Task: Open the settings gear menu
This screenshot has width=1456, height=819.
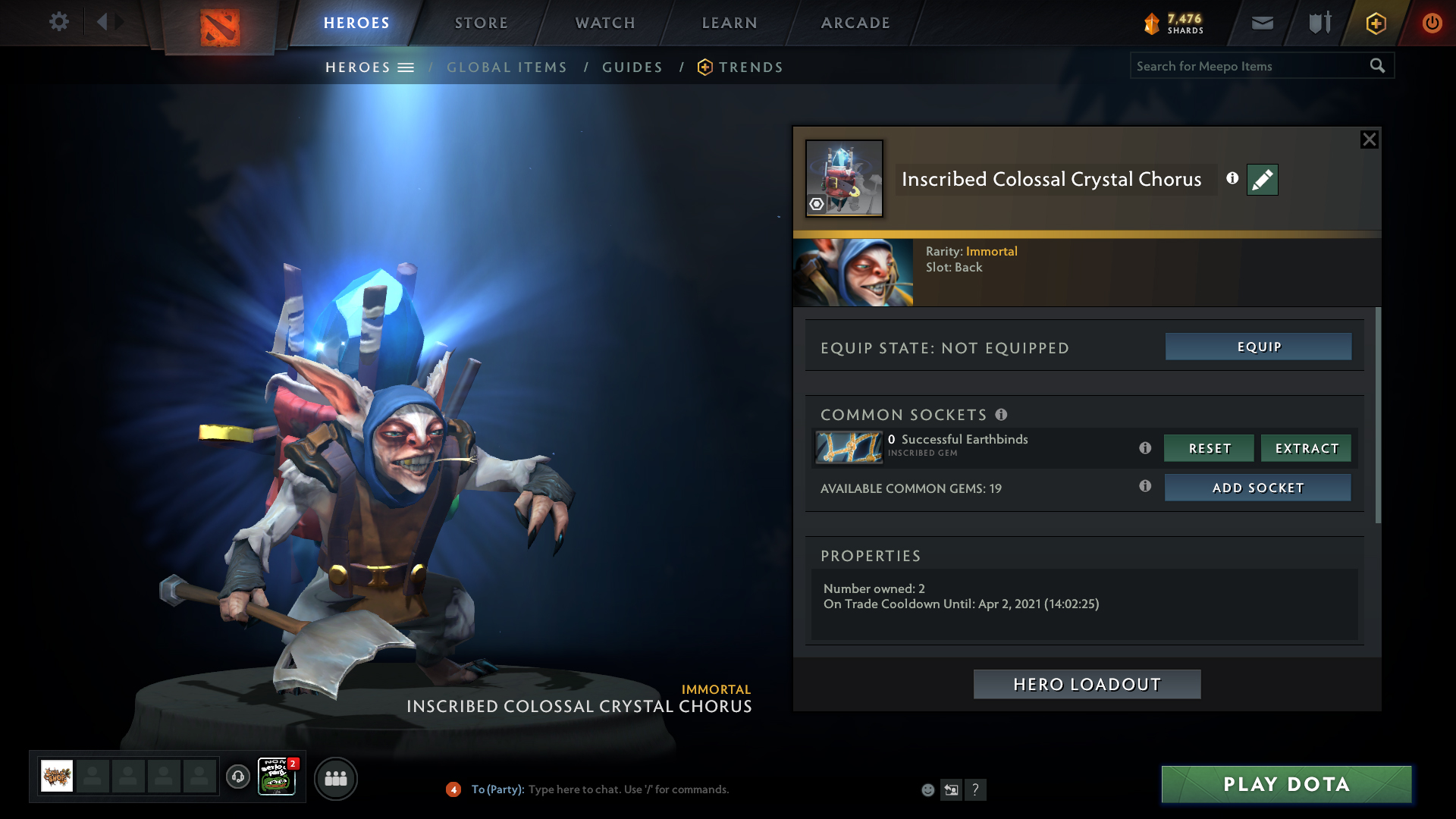Action: [58, 22]
